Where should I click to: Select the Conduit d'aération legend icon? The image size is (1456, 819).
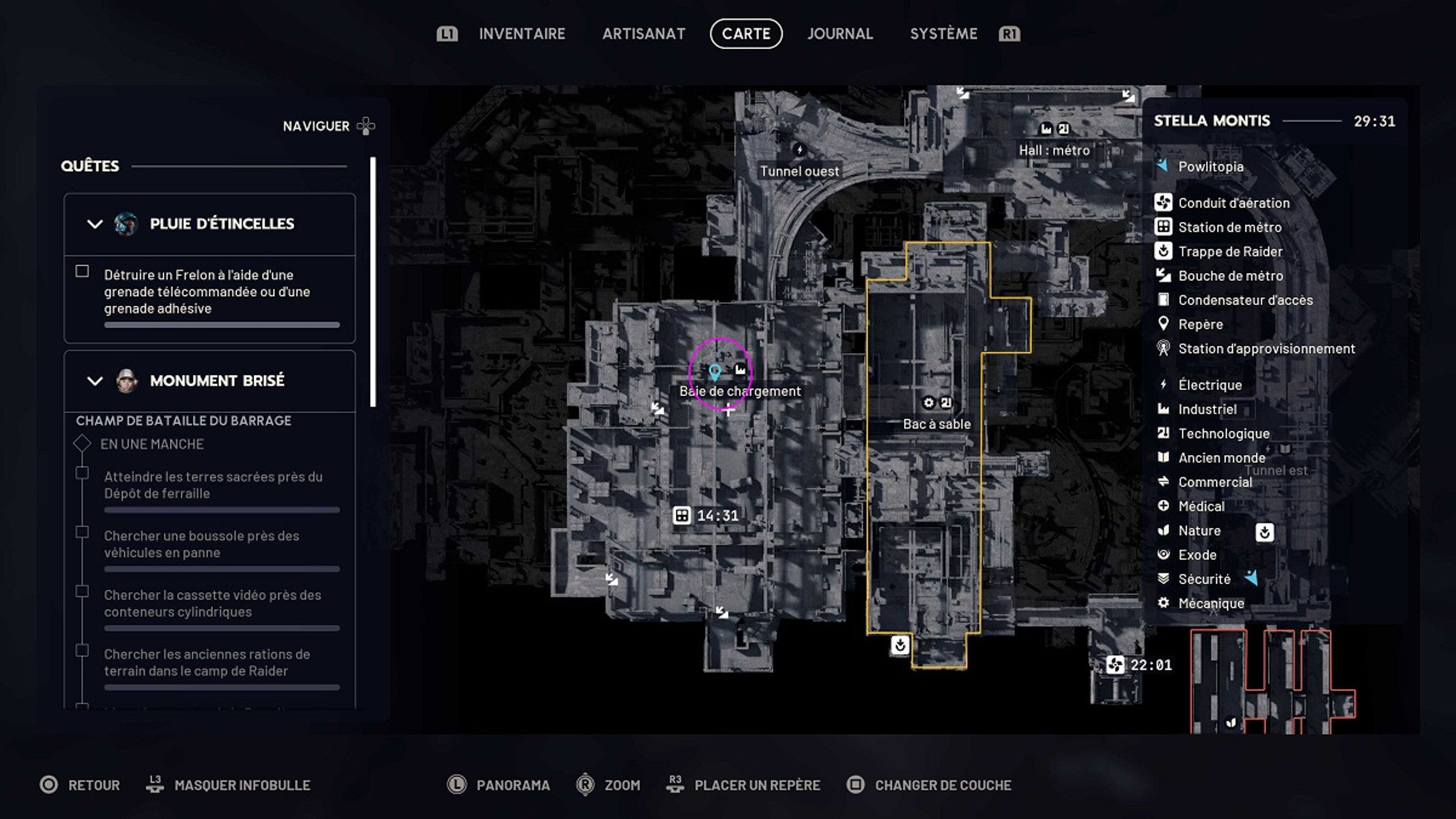tap(1165, 203)
